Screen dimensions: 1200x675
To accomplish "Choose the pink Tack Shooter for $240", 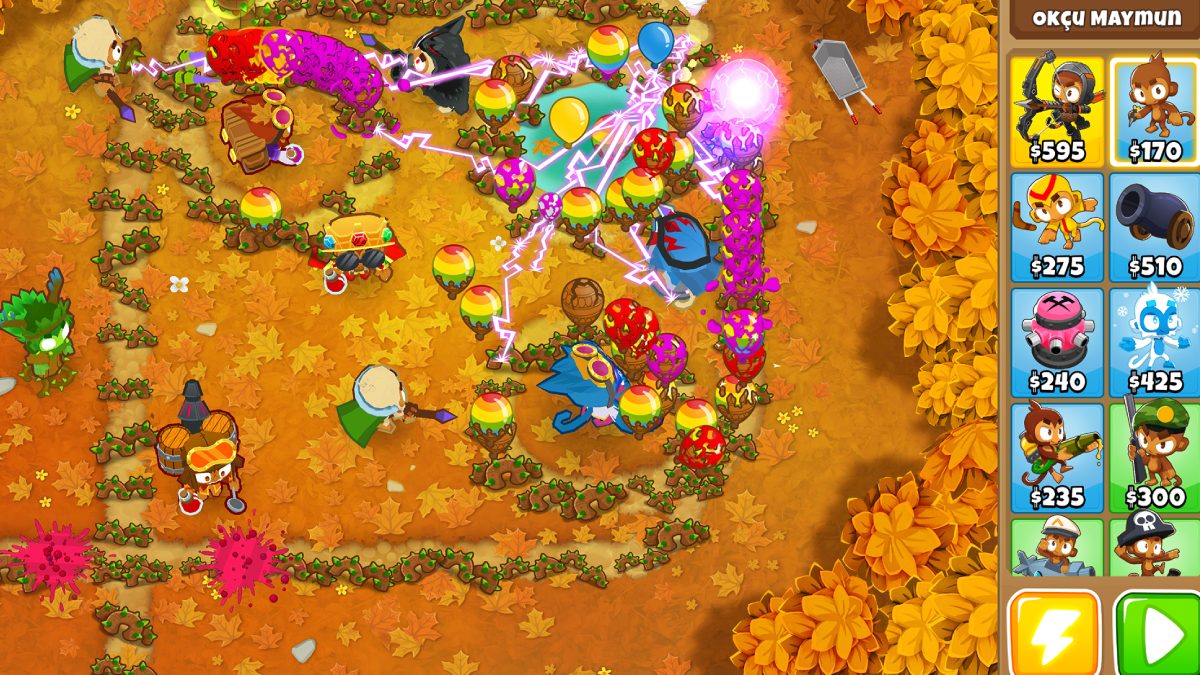I will click(1056, 342).
